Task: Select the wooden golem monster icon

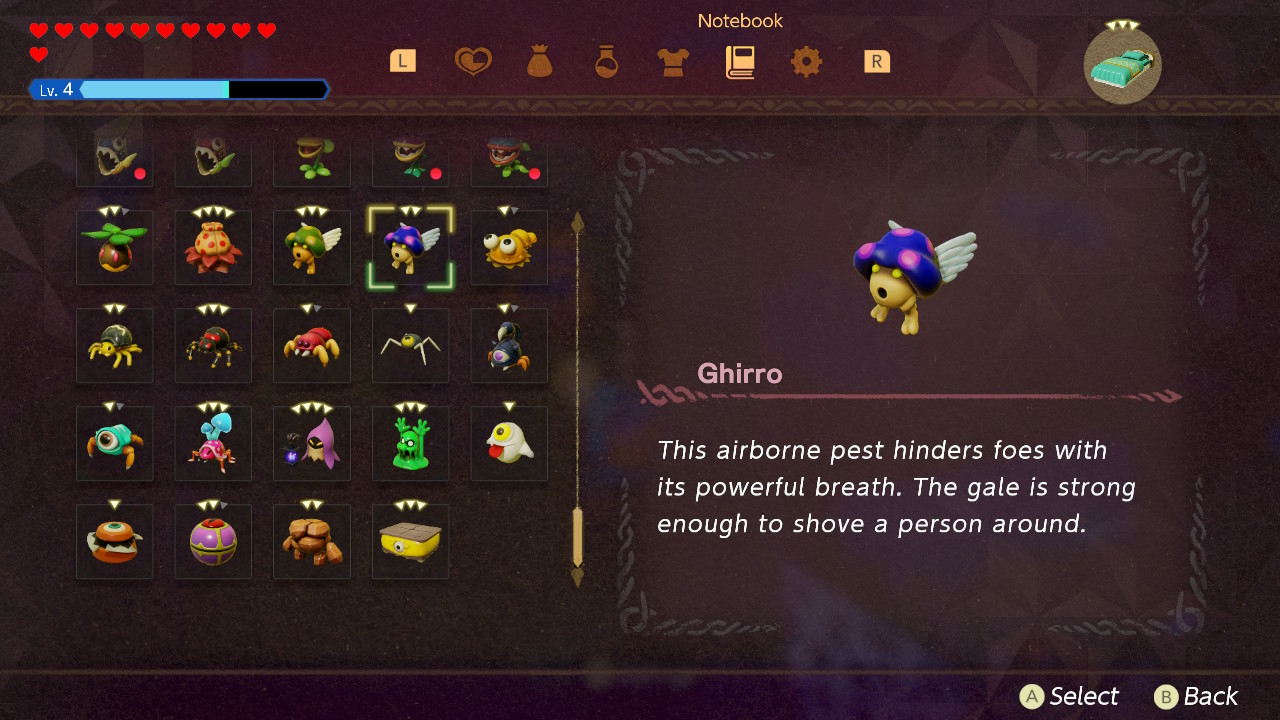Action: tap(311, 541)
